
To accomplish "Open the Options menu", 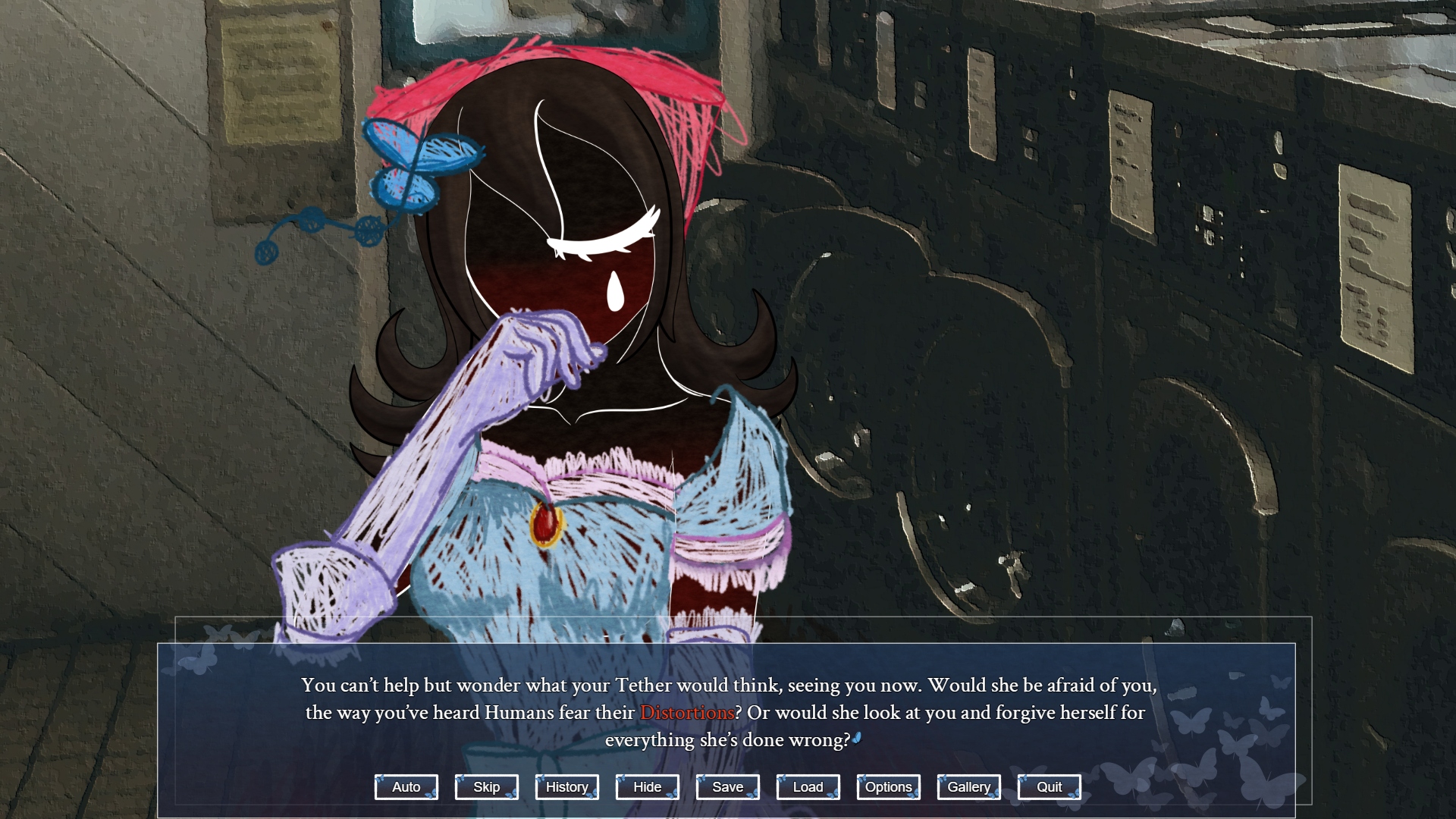I will pos(888,787).
